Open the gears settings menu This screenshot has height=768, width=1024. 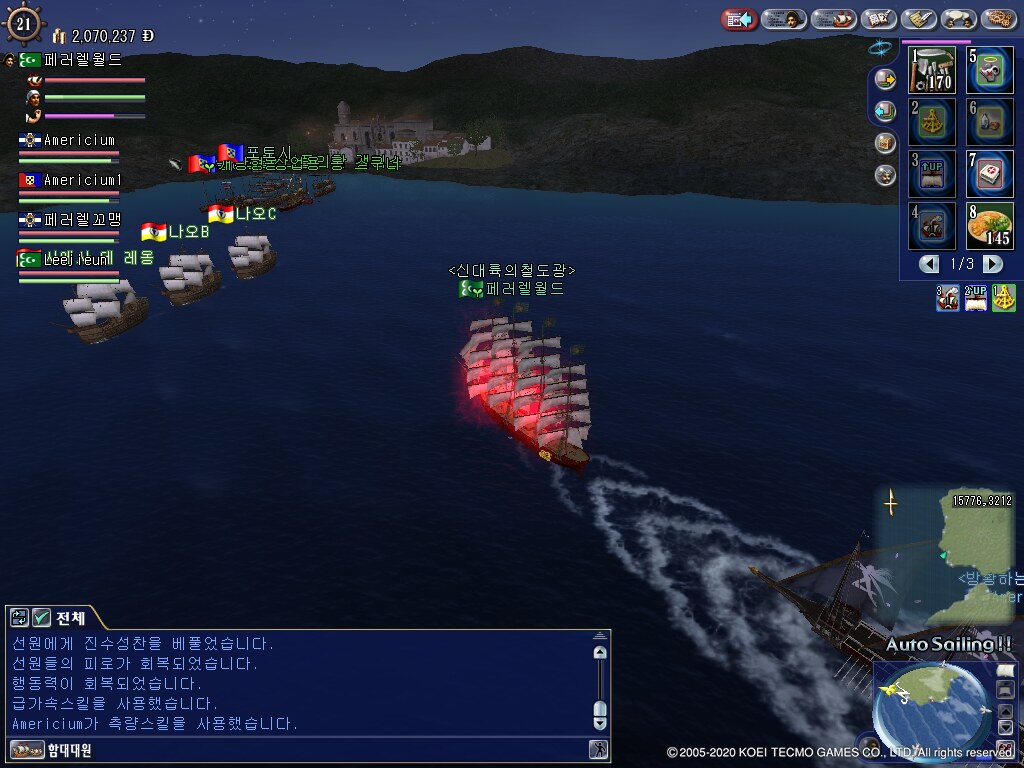pyautogui.click(x=999, y=19)
